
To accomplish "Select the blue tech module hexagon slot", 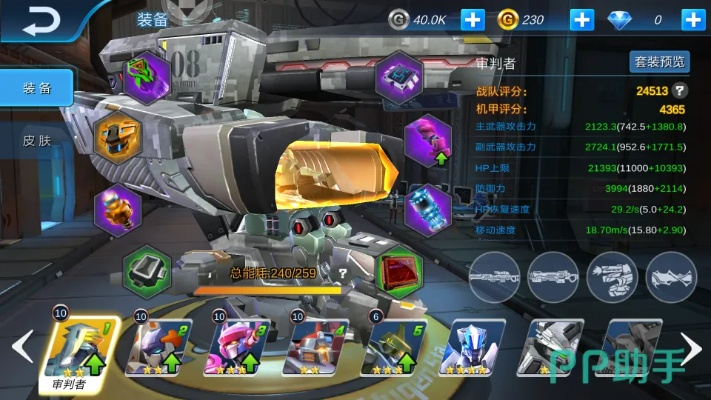I will tap(400, 76).
